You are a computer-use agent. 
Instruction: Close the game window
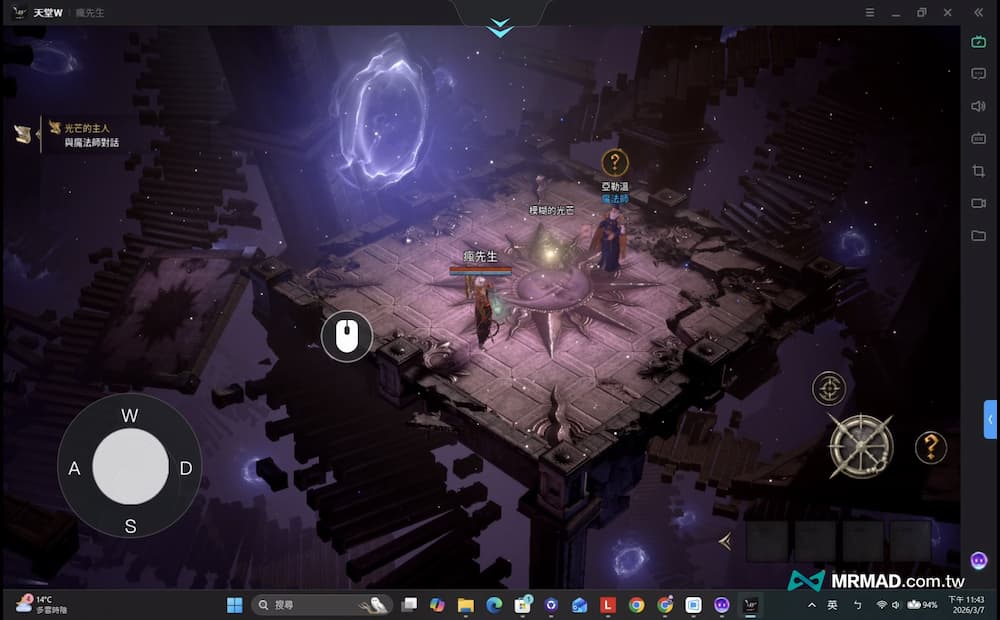pyautogui.click(x=947, y=12)
